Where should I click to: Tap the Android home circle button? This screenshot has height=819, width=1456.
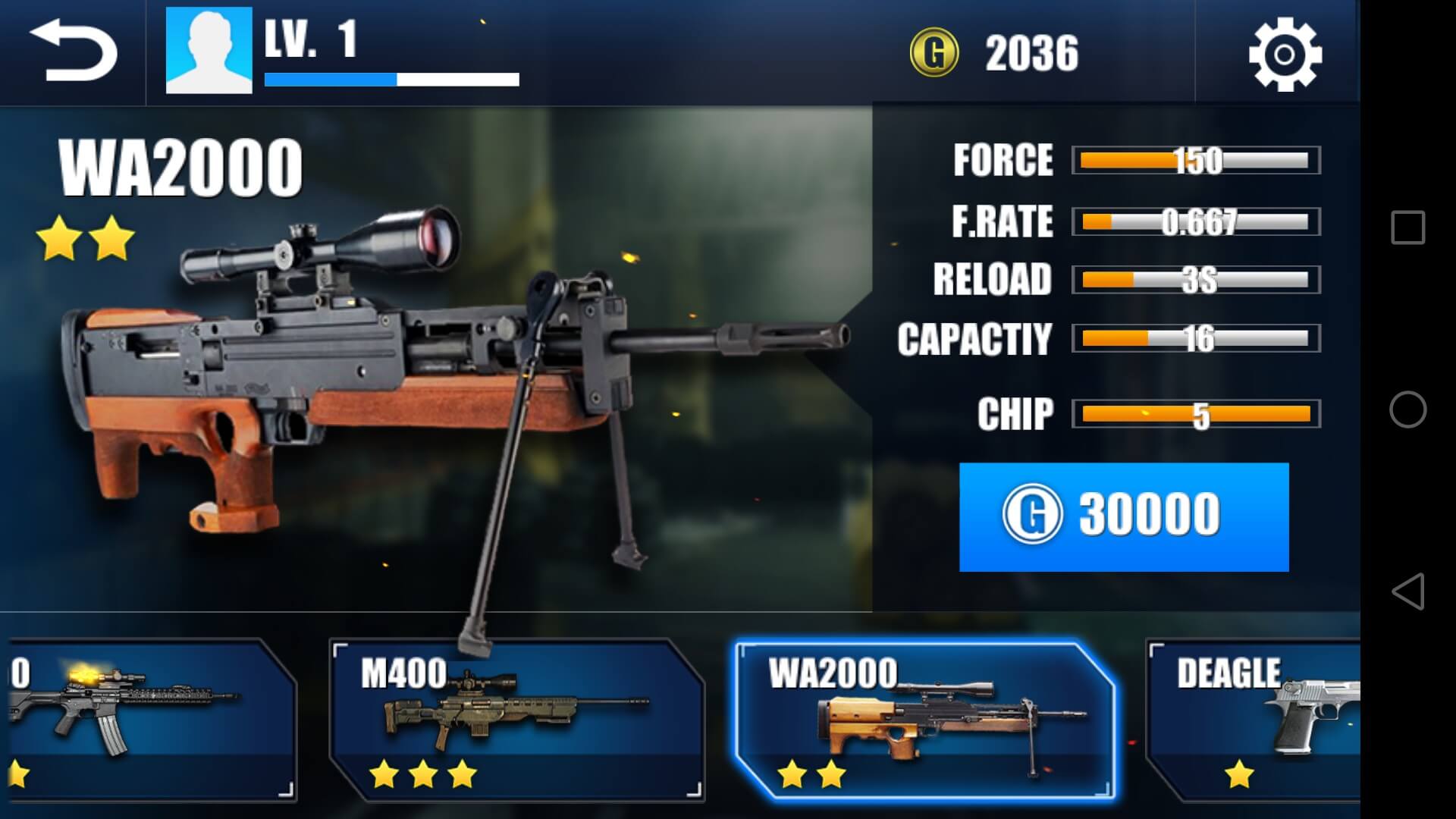click(x=1407, y=409)
